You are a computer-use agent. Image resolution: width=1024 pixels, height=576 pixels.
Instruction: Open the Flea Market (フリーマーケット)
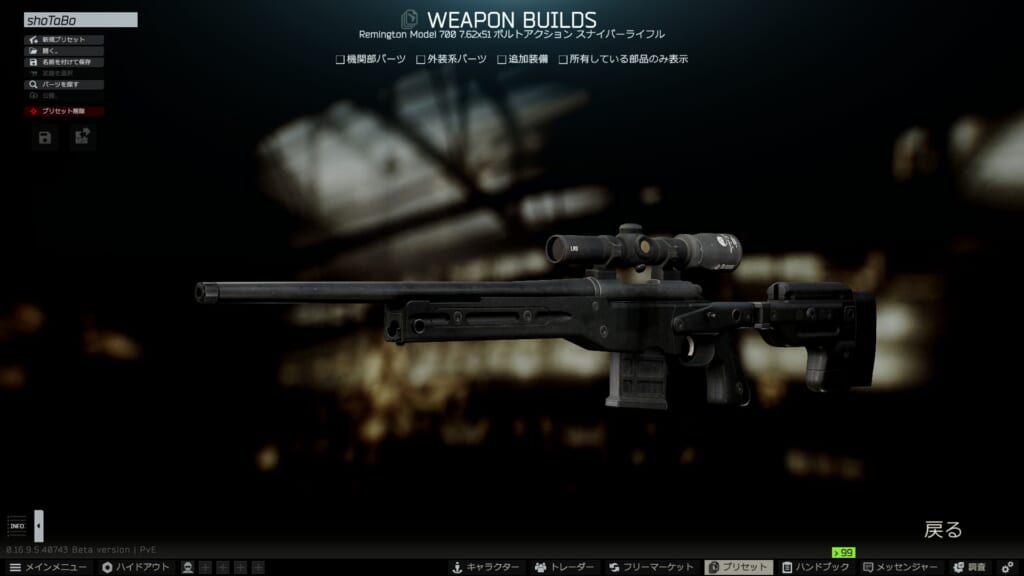pos(653,567)
